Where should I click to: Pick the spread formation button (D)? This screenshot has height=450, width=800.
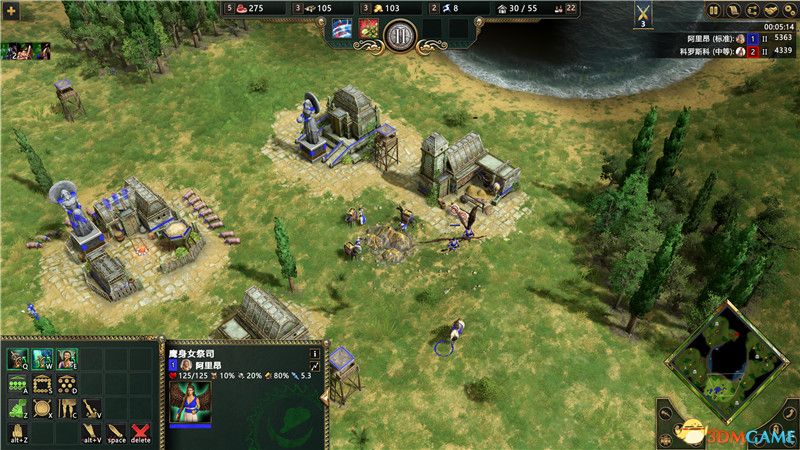point(68,384)
